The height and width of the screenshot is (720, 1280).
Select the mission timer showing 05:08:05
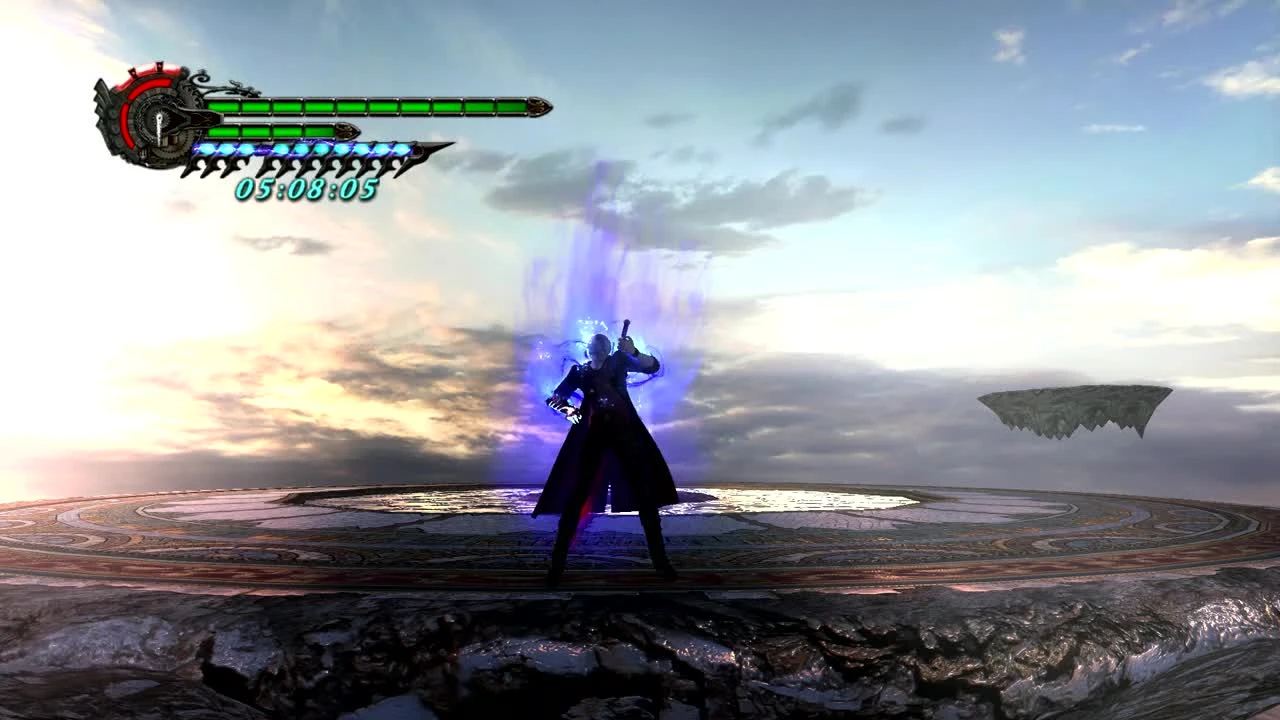306,187
